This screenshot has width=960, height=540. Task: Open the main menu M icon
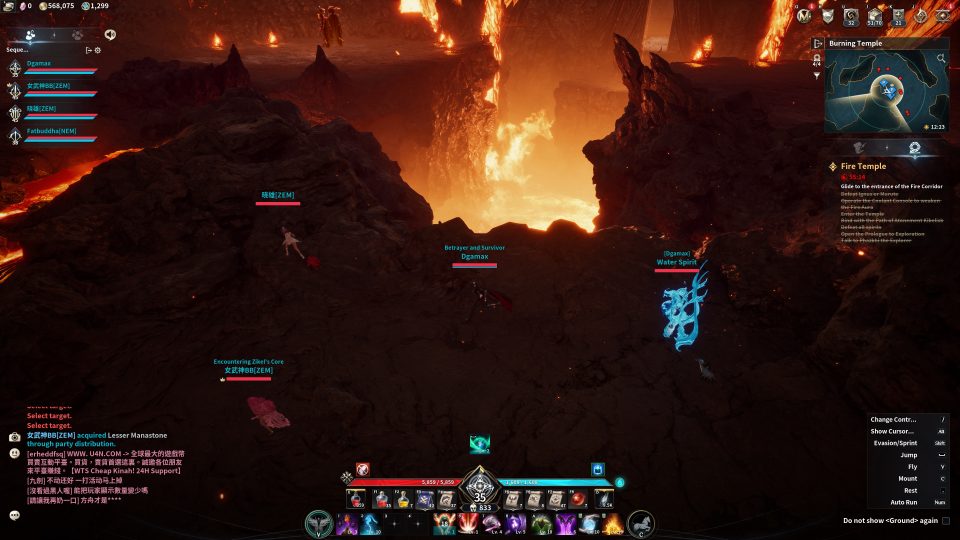pyautogui.click(x=803, y=15)
